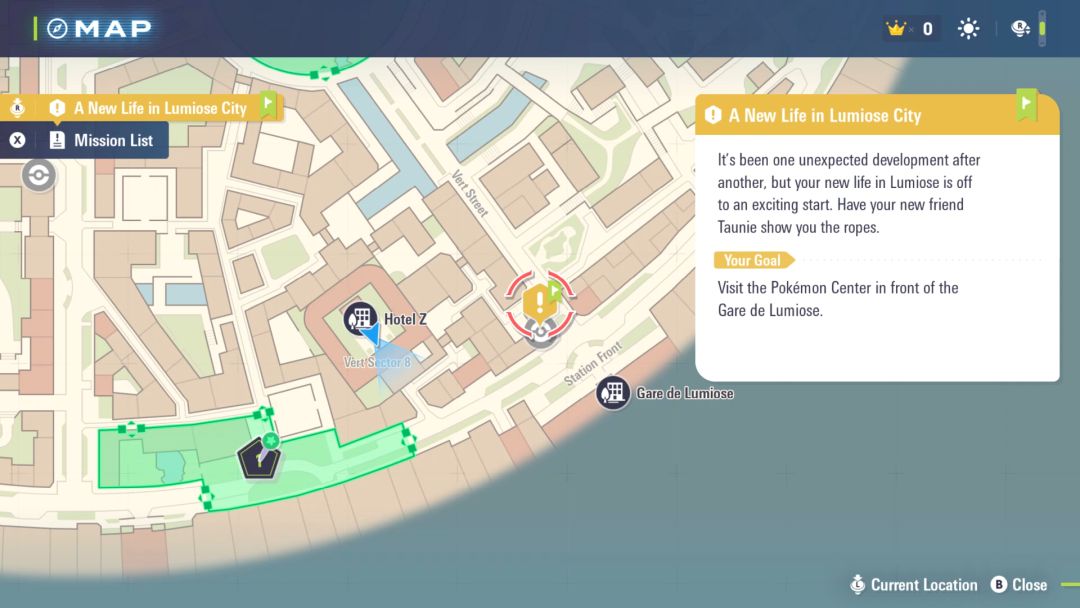
Task: Select the Hotel Z map marker
Action: [x=358, y=318]
